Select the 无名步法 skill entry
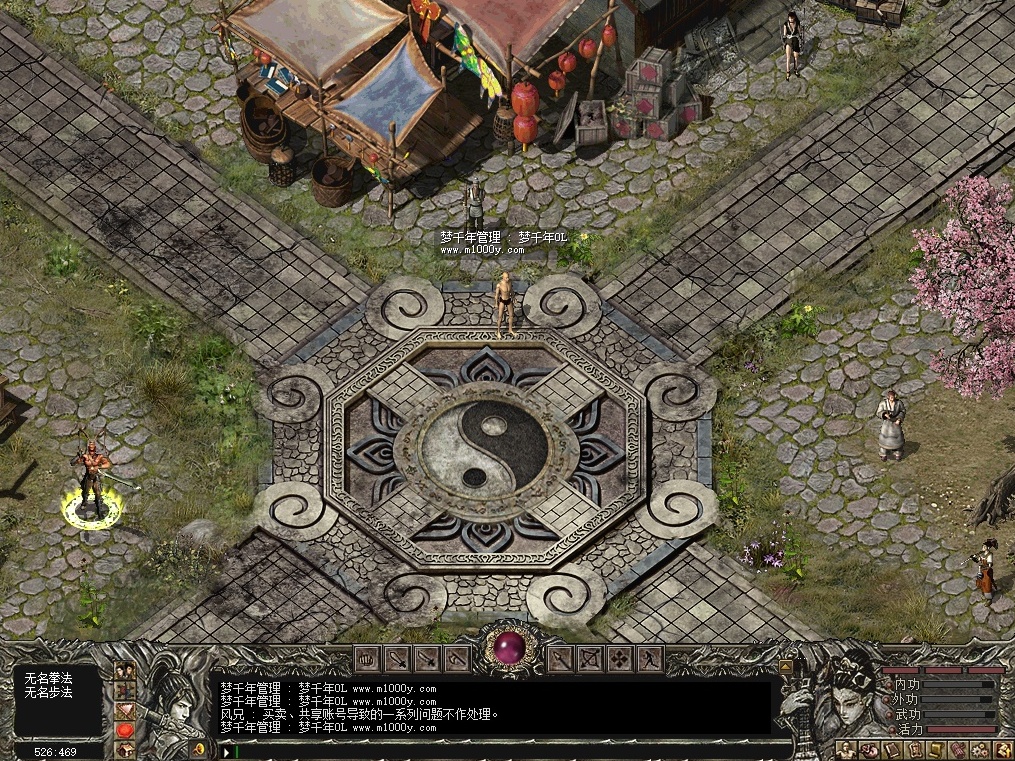Viewport: 1015px width, 761px height. coord(49,692)
